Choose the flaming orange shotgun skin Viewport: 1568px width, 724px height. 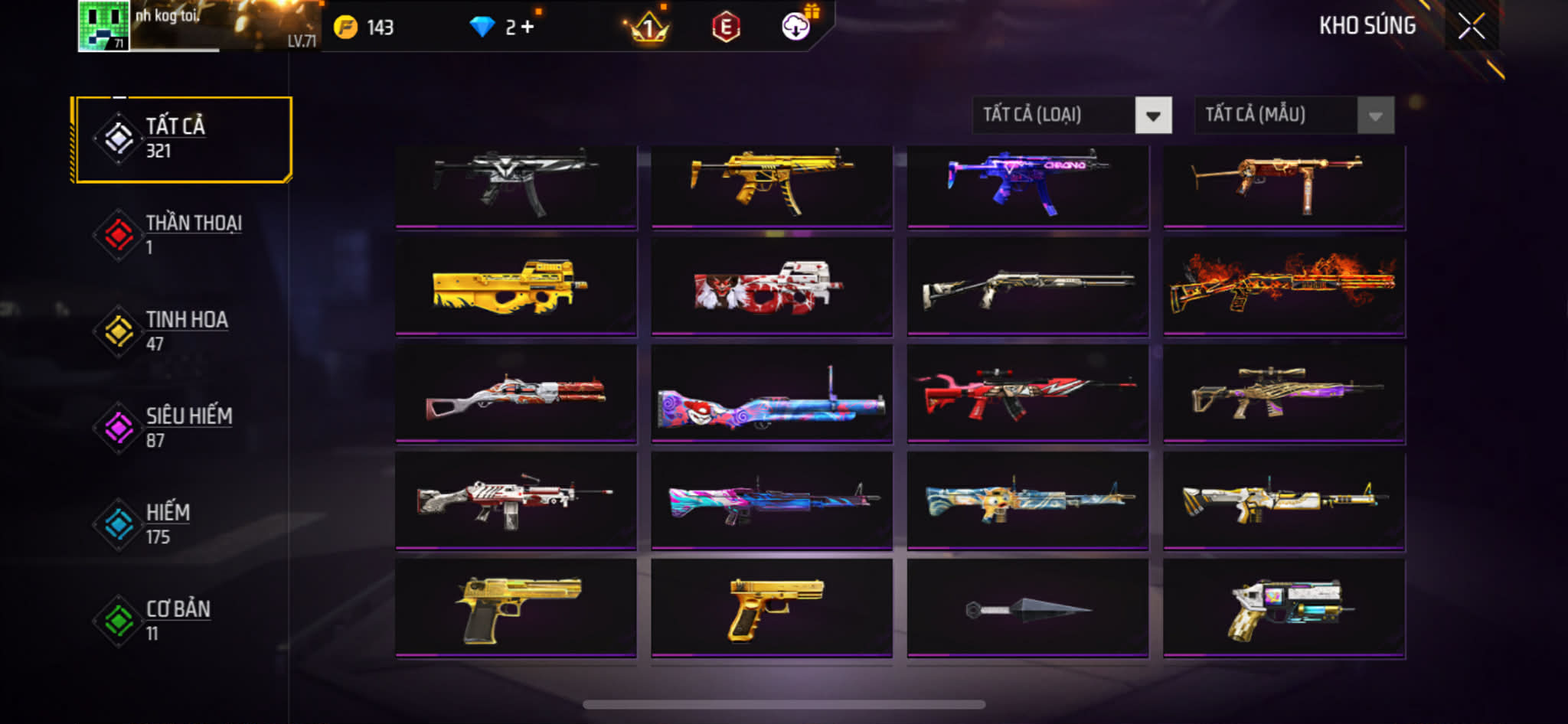tap(1284, 286)
